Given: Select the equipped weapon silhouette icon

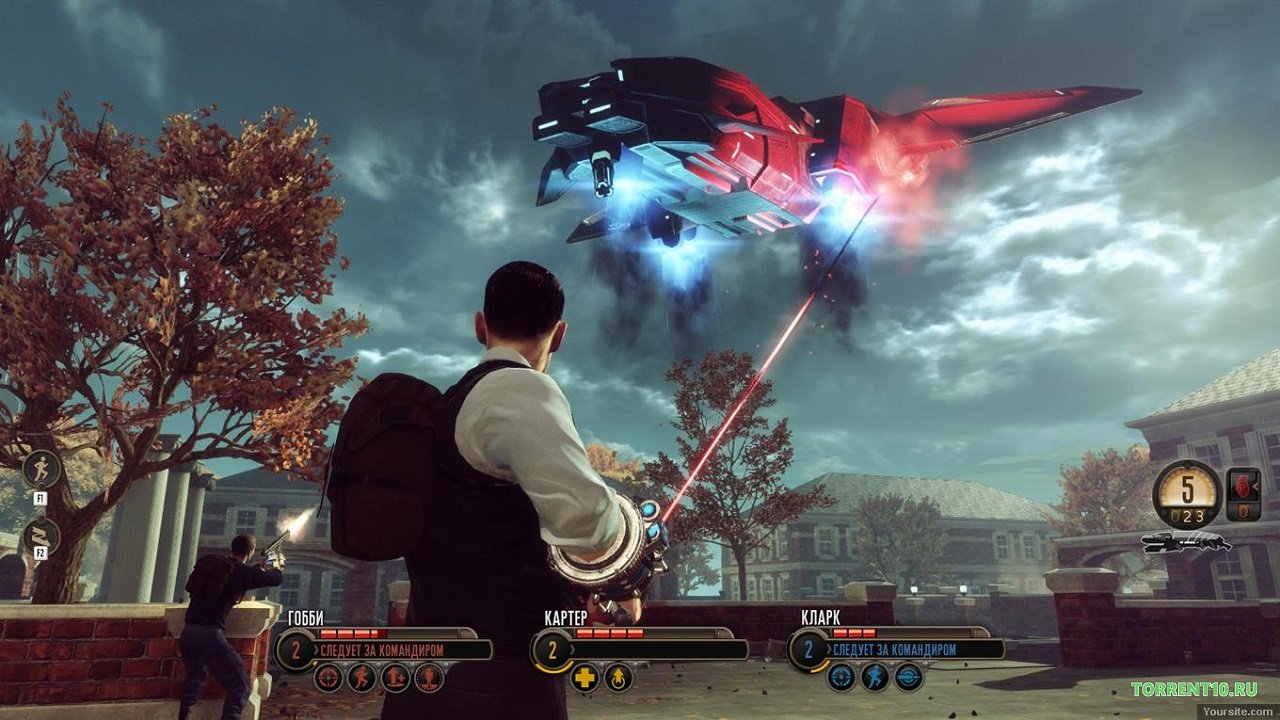Looking at the screenshot, I should coord(1186,543).
